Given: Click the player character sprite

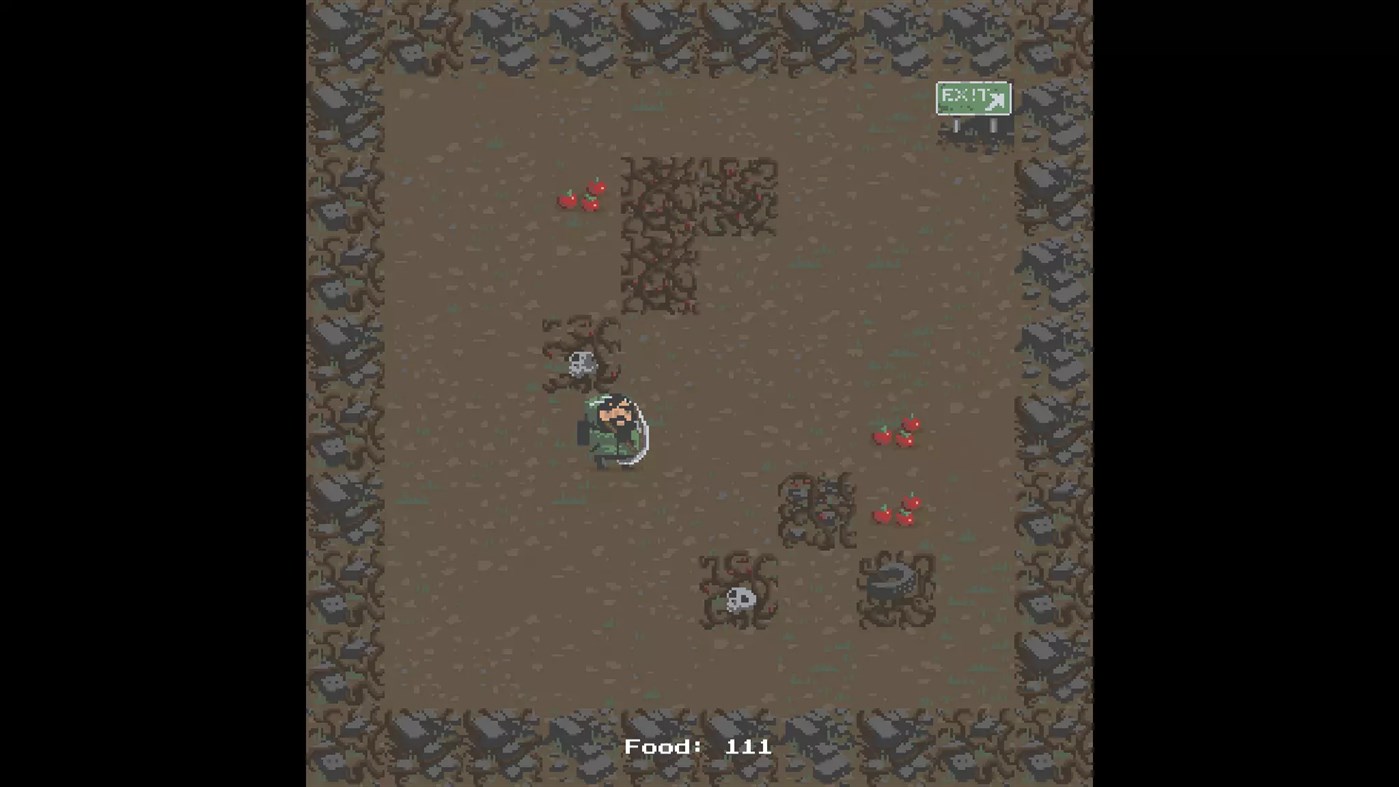Looking at the screenshot, I should [x=612, y=430].
